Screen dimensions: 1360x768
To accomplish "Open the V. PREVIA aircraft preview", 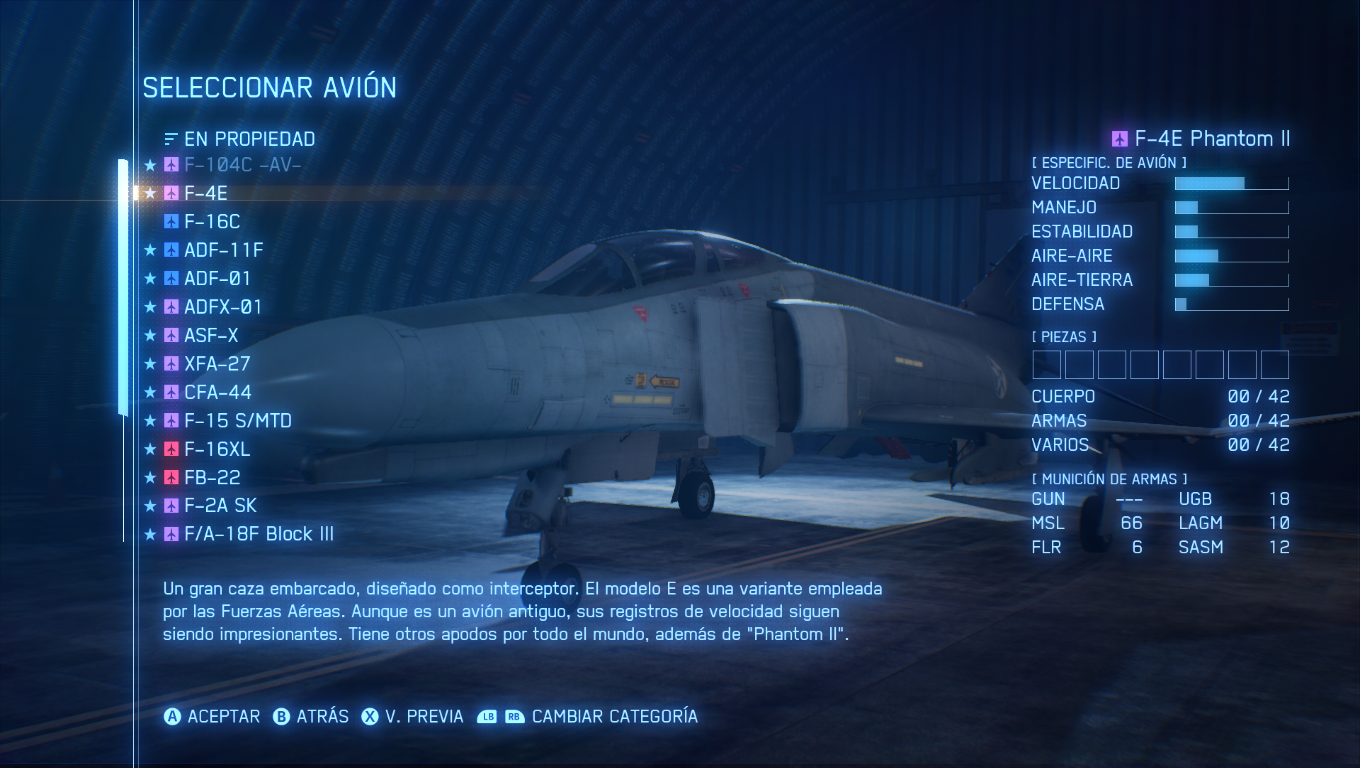I will coord(412,717).
